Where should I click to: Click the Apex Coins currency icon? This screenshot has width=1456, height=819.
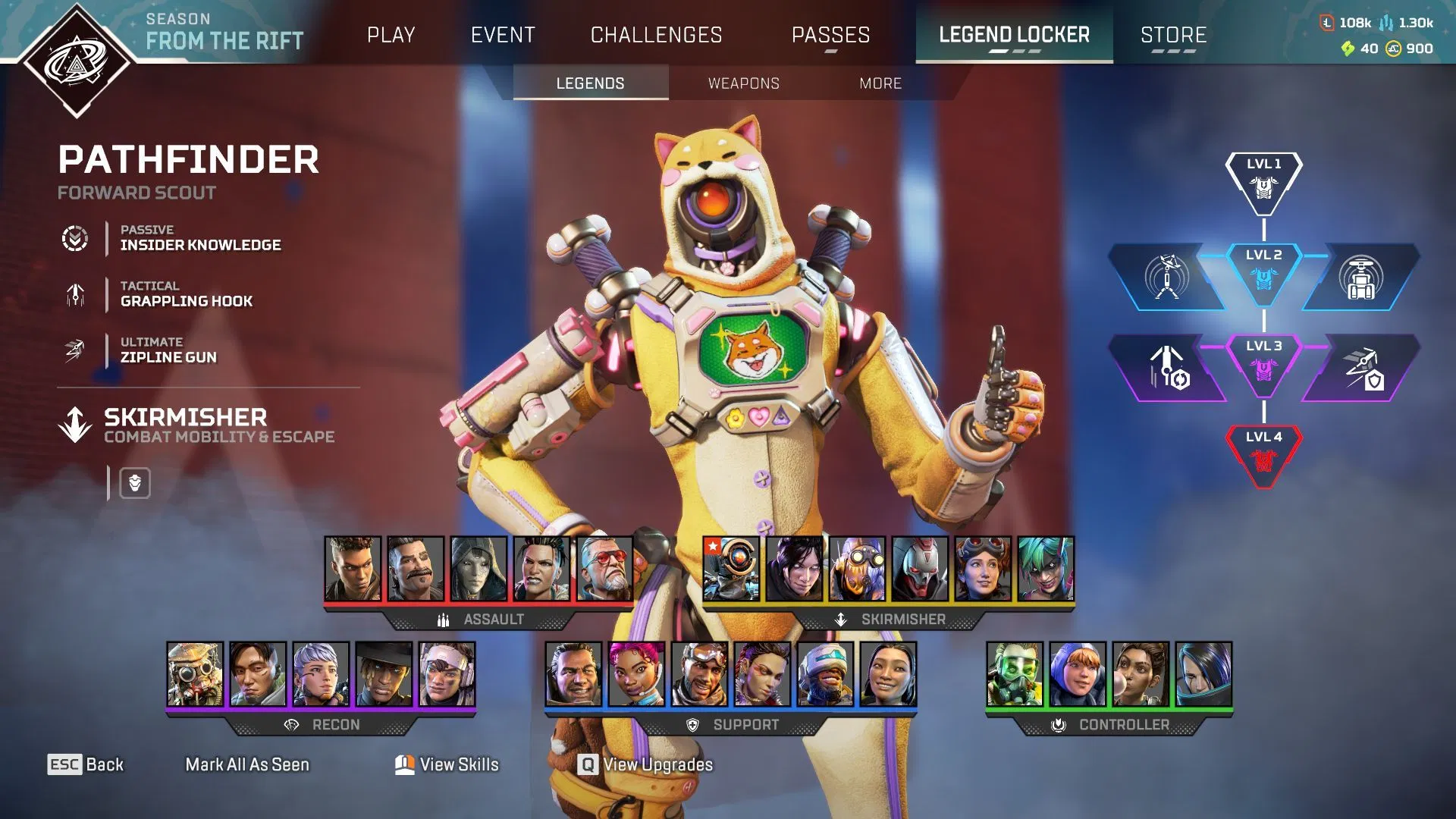(1394, 49)
